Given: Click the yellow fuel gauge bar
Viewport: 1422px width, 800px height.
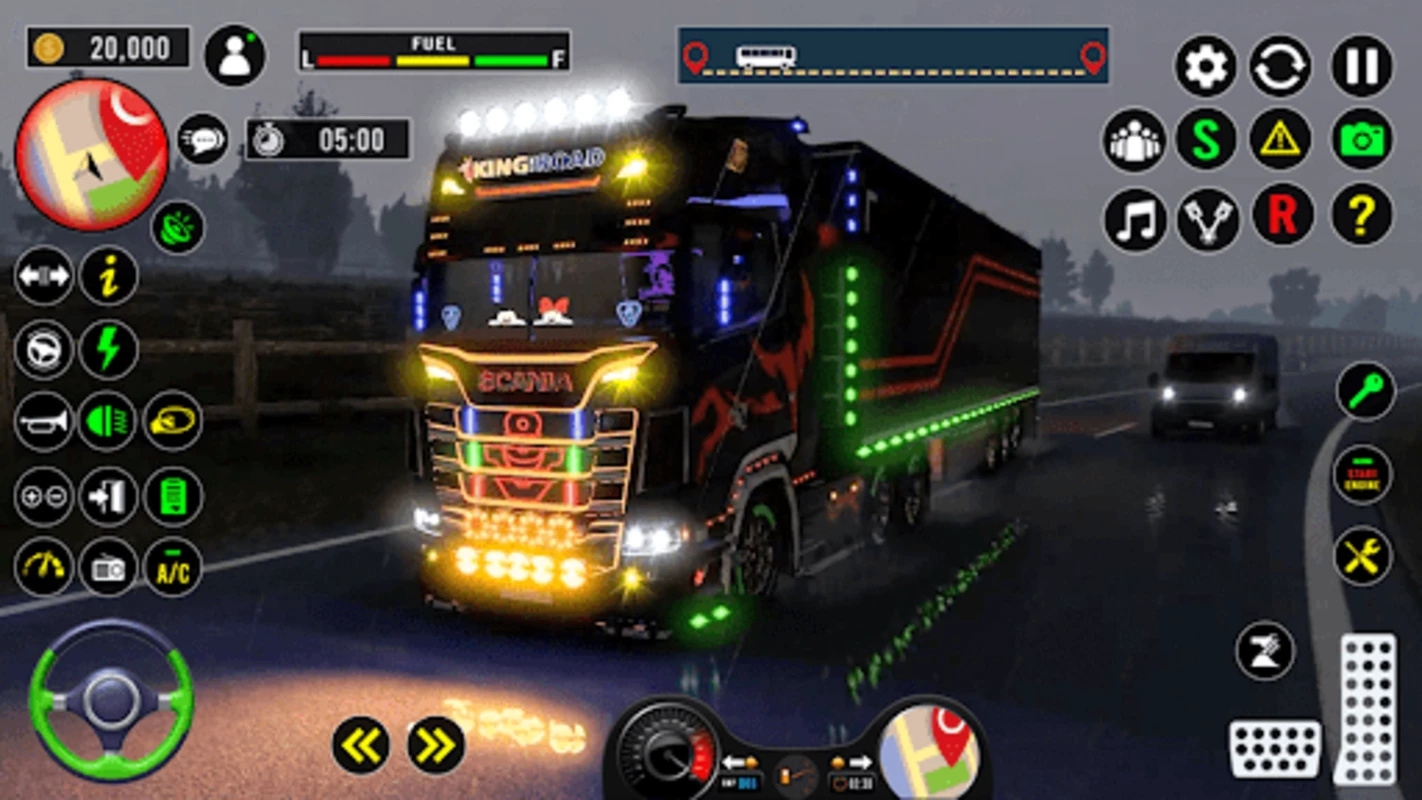Looking at the screenshot, I should pyautogui.click(x=432, y=58).
